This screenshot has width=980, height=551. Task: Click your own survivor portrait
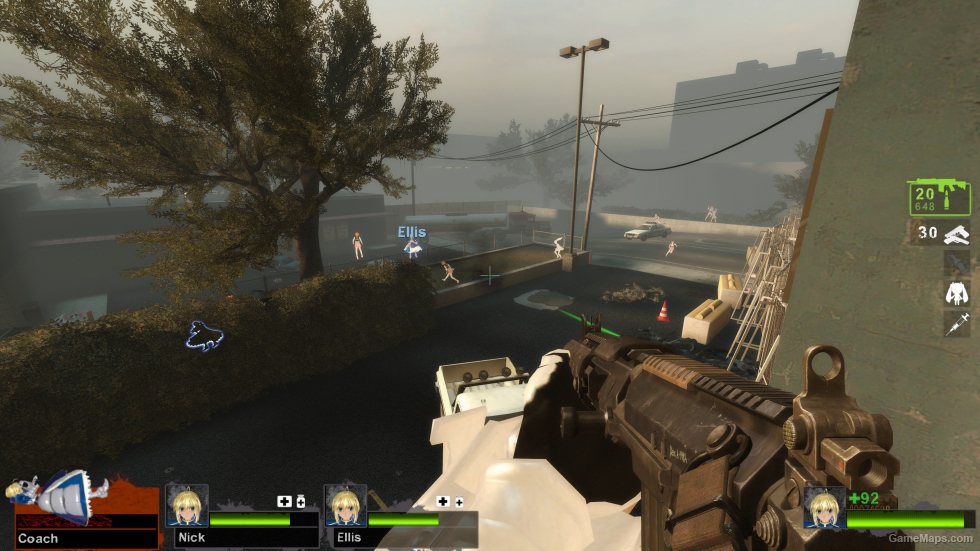tap(825, 507)
